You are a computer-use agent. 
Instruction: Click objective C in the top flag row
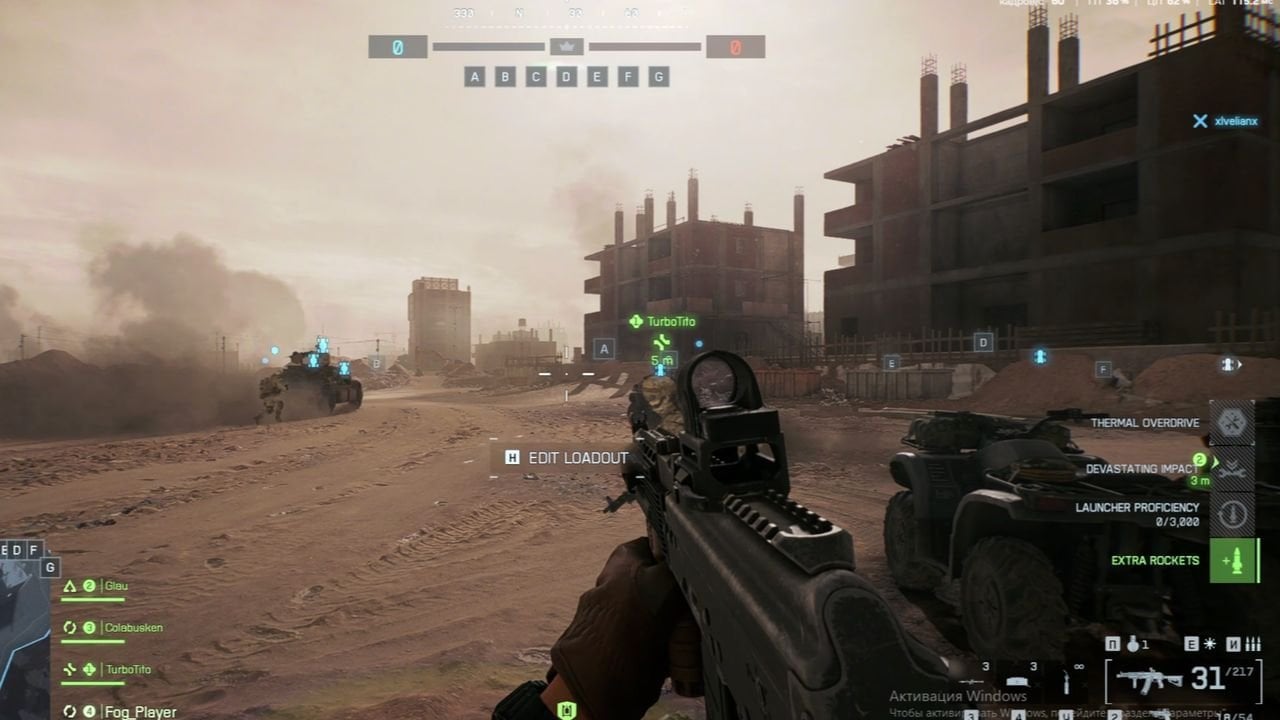coord(536,77)
